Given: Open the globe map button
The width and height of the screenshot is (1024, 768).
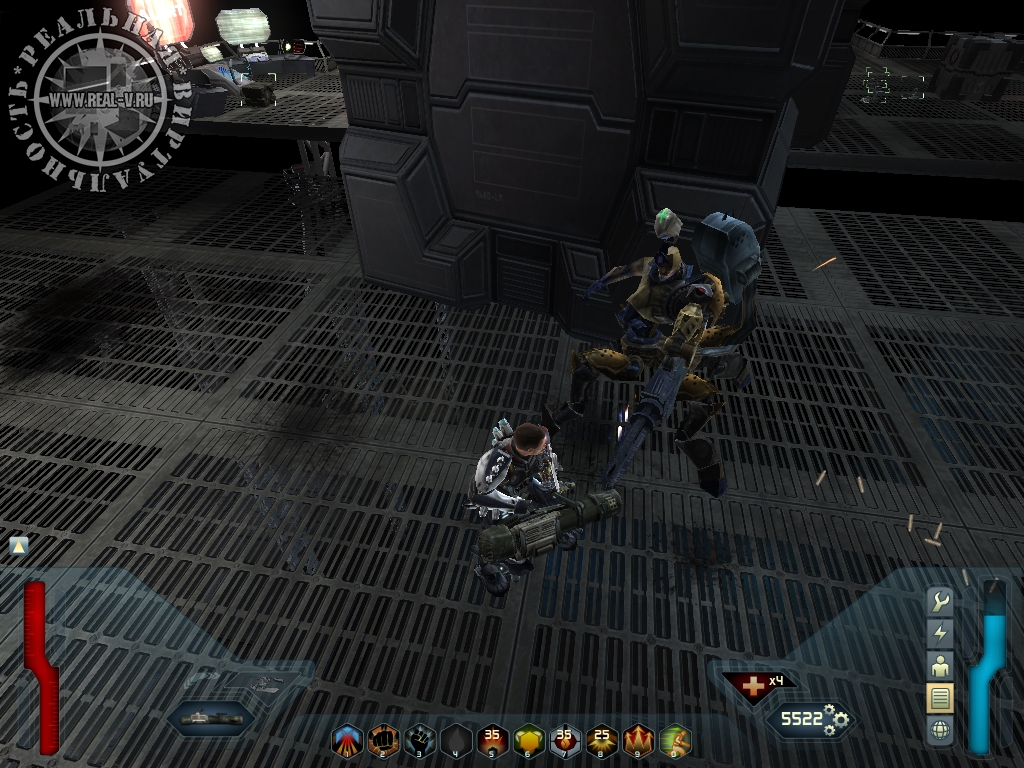Looking at the screenshot, I should [x=940, y=731].
